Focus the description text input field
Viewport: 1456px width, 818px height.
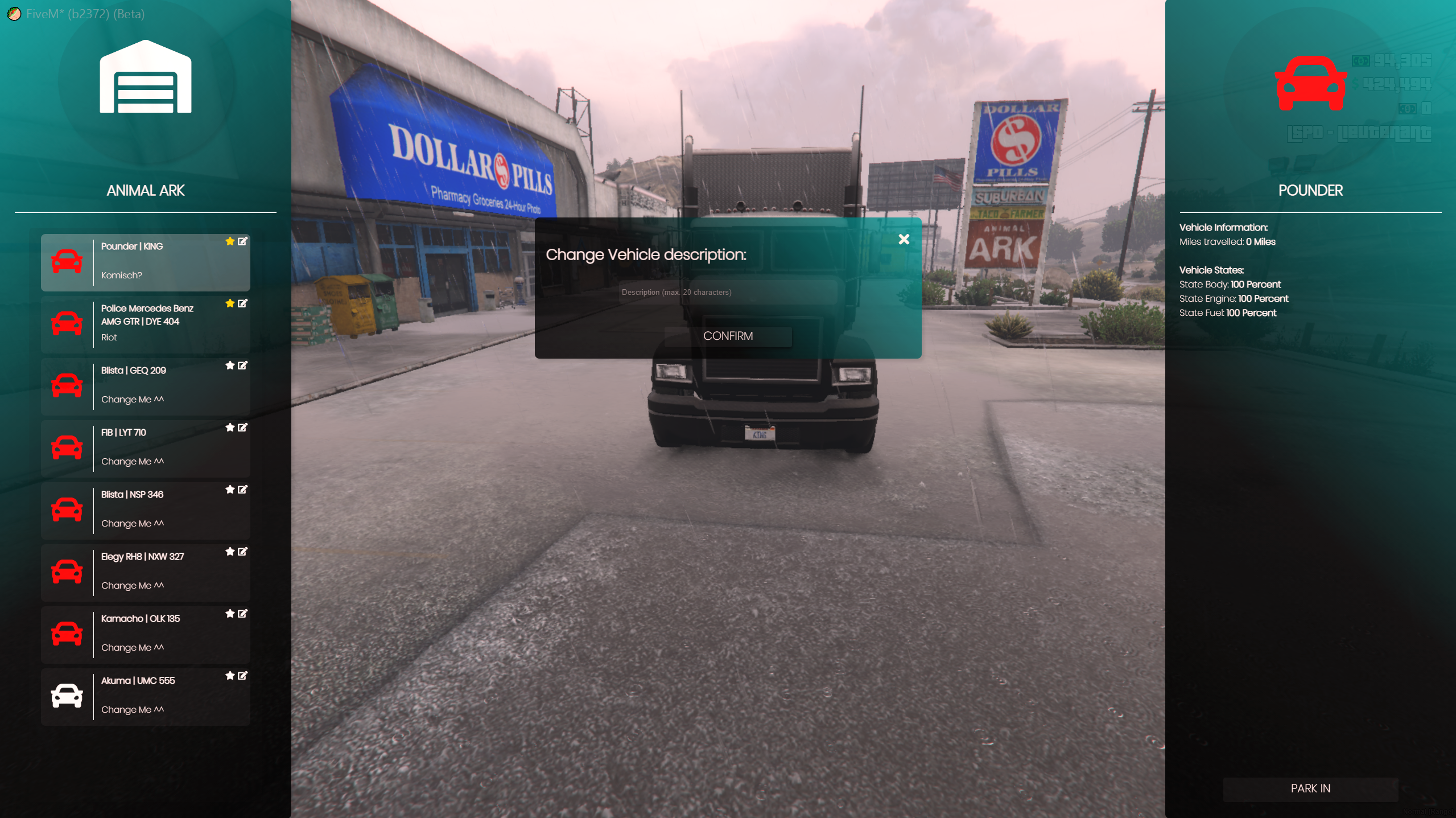click(728, 292)
